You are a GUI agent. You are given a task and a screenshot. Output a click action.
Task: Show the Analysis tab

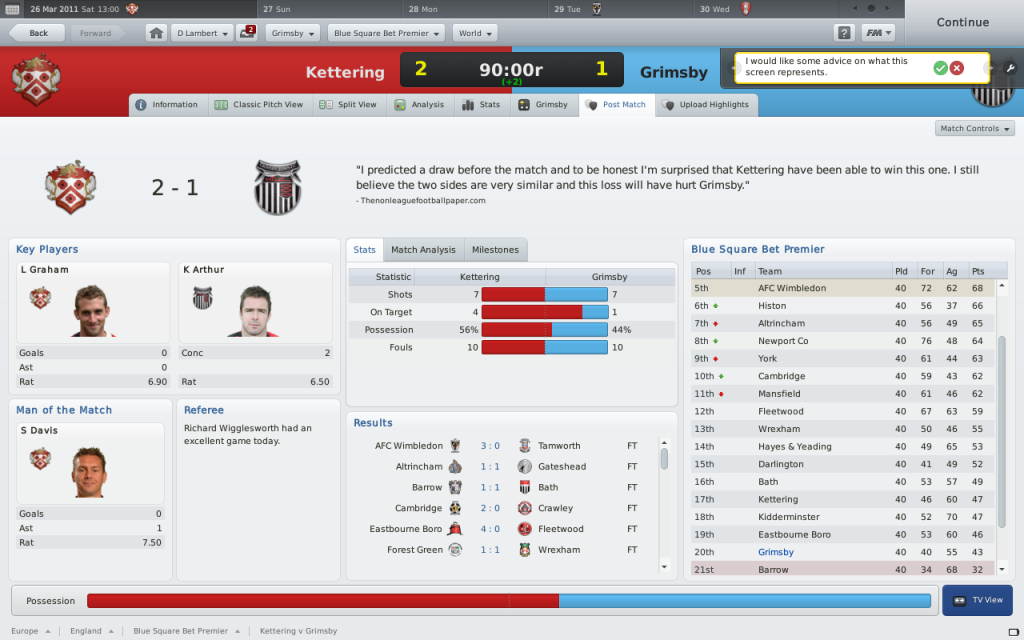419,105
